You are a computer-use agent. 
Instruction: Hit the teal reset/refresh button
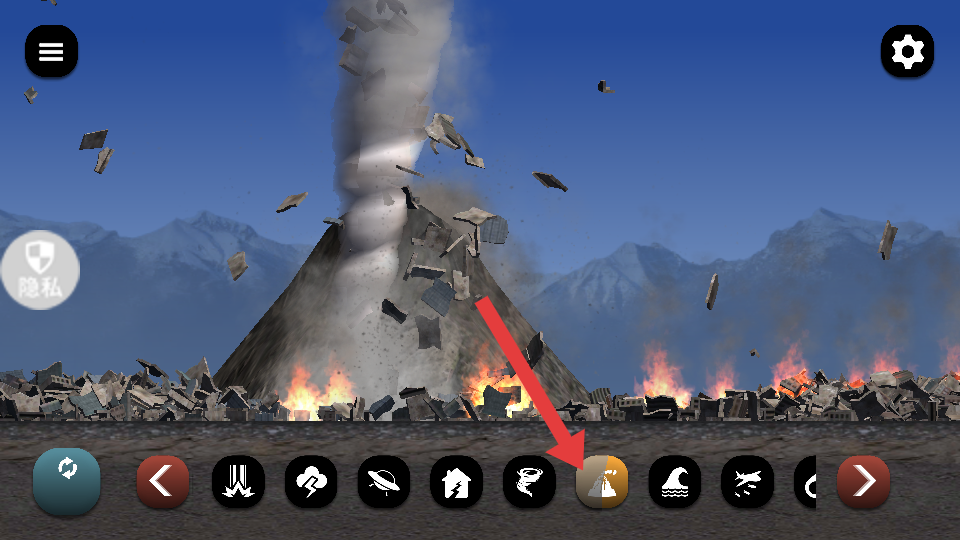click(x=67, y=480)
